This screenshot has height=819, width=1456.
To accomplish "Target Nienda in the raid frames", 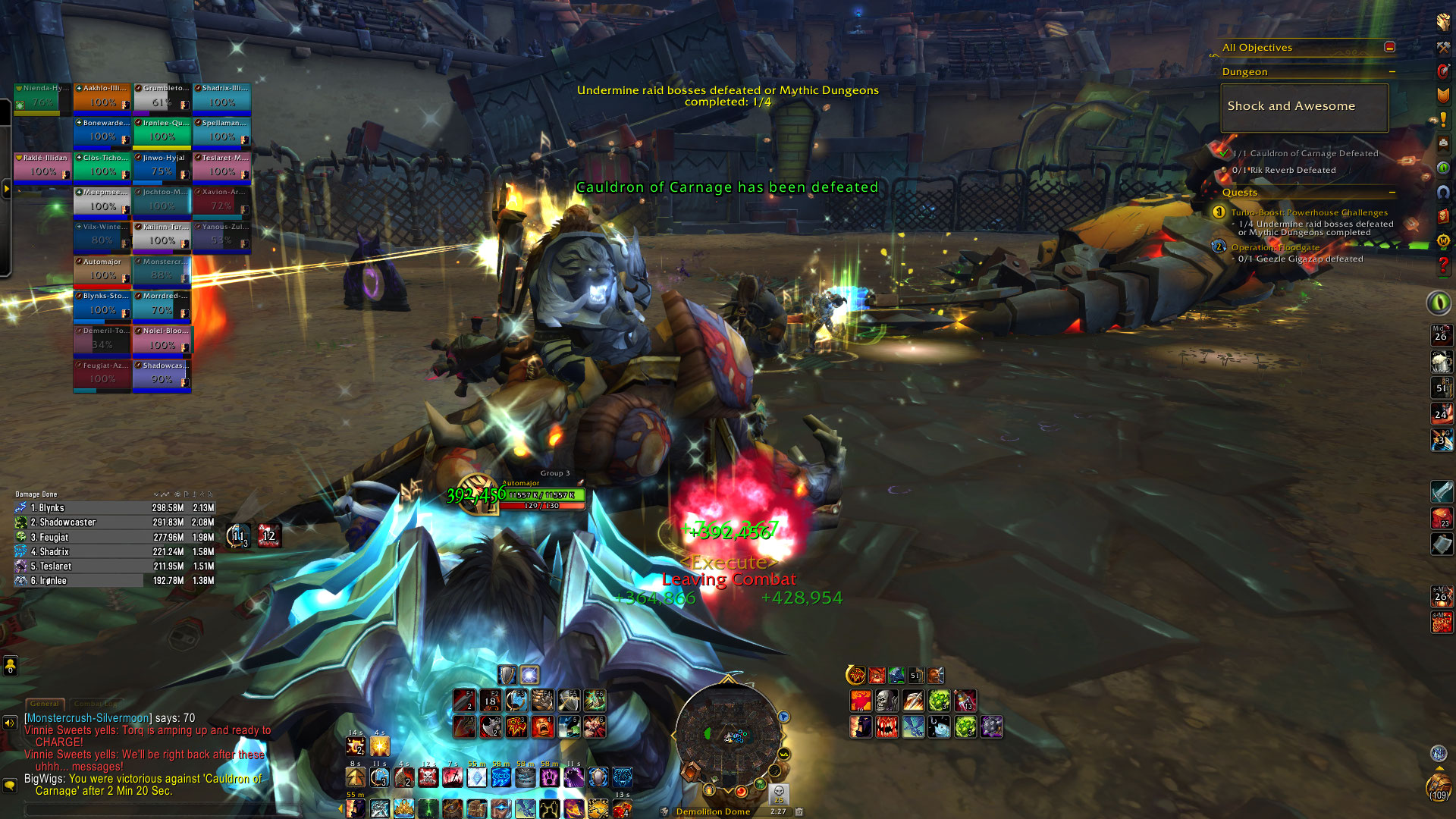I will (42, 97).
